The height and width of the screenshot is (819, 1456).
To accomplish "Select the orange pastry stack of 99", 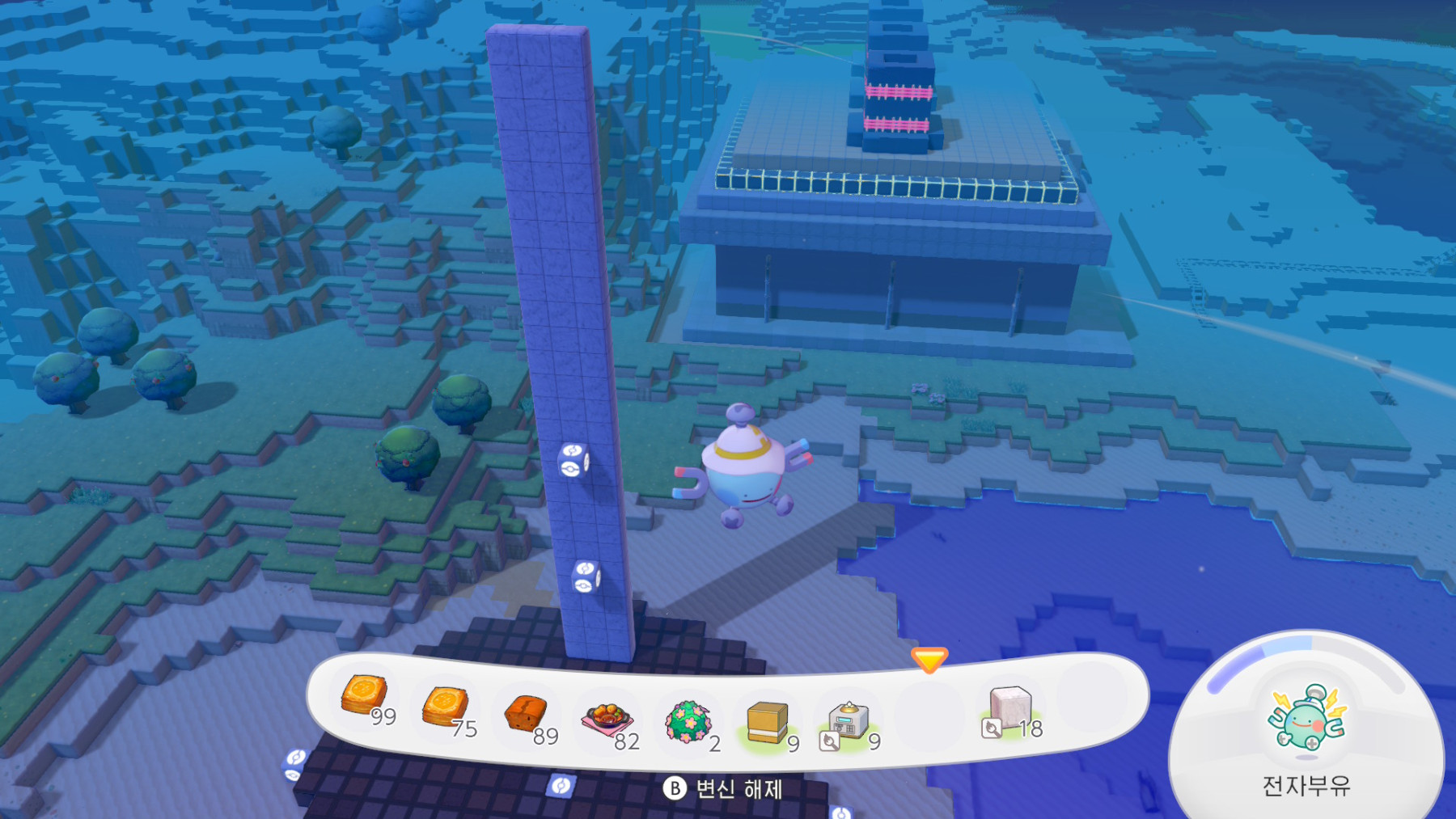I will pos(365,696).
